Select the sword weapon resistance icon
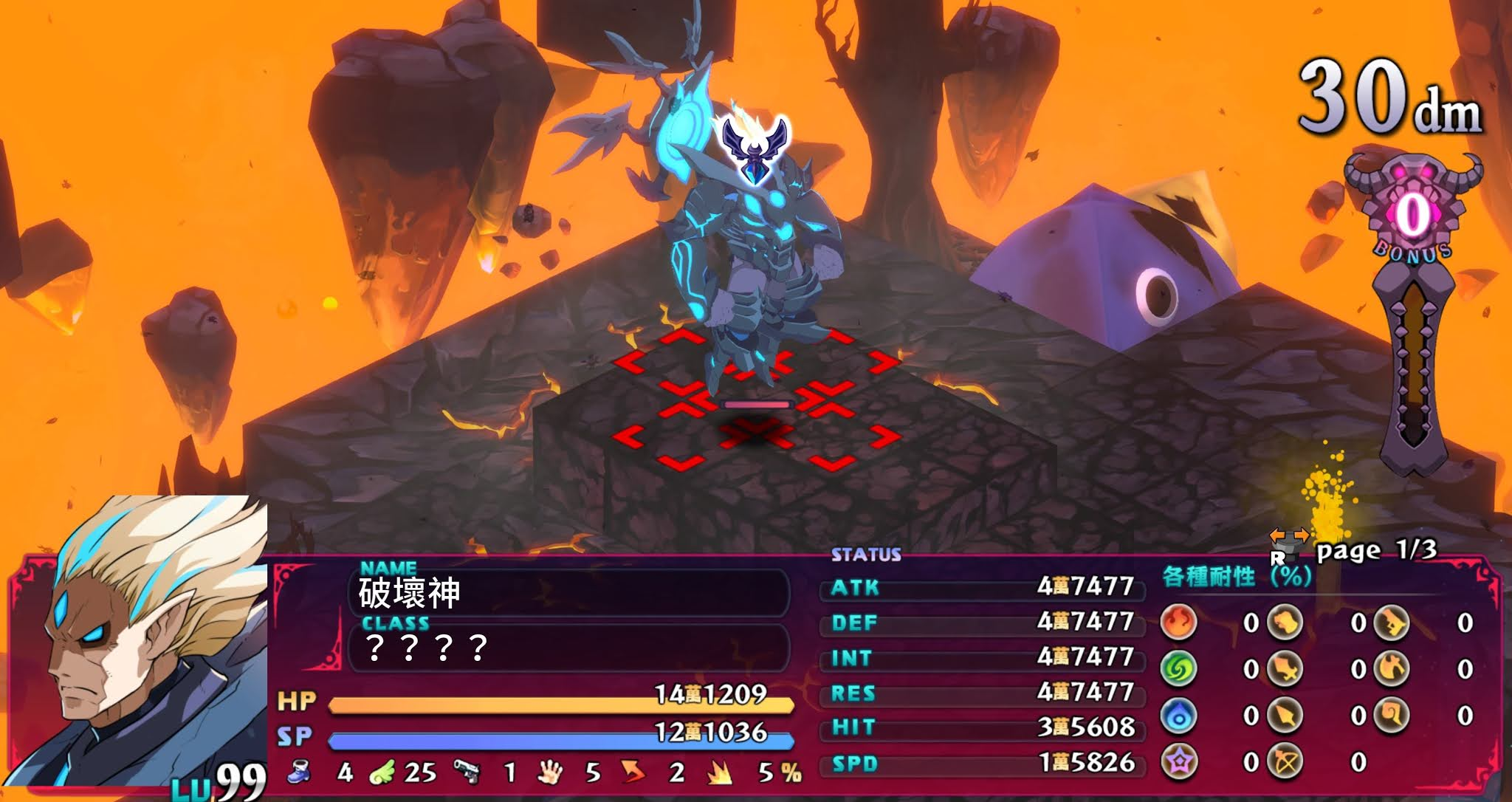This screenshot has width=1512, height=802. pos(1285,669)
